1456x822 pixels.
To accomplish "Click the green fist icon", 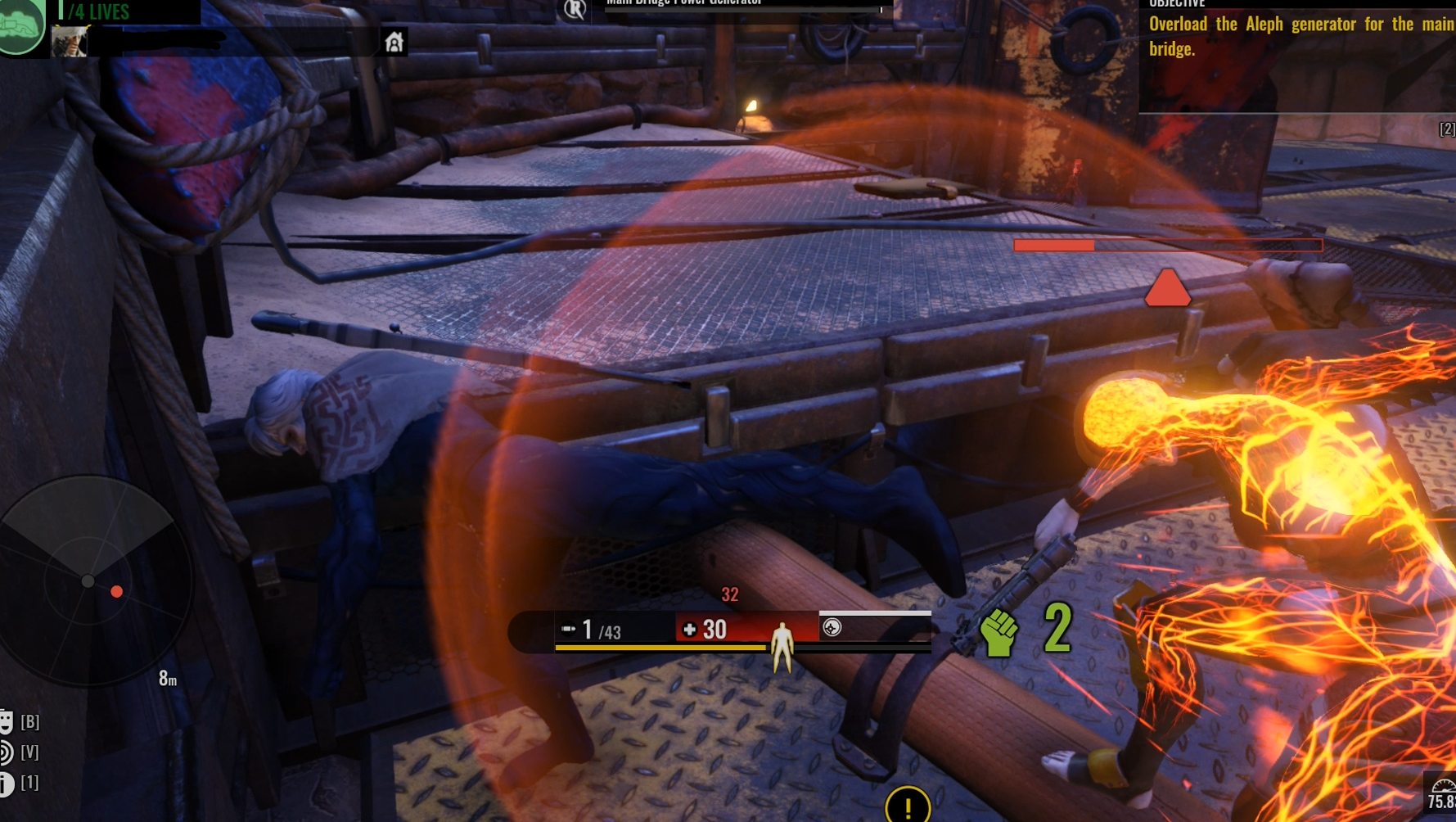I will point(998,633).
